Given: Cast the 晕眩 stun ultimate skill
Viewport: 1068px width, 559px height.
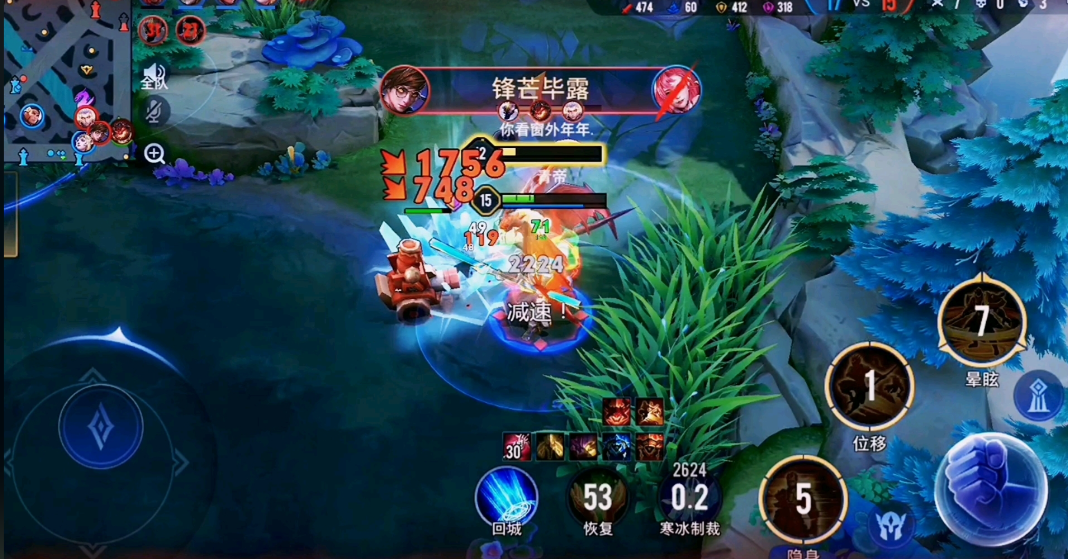Looking at the screenshot, I should pyautogui.click(x=981, y=322).
